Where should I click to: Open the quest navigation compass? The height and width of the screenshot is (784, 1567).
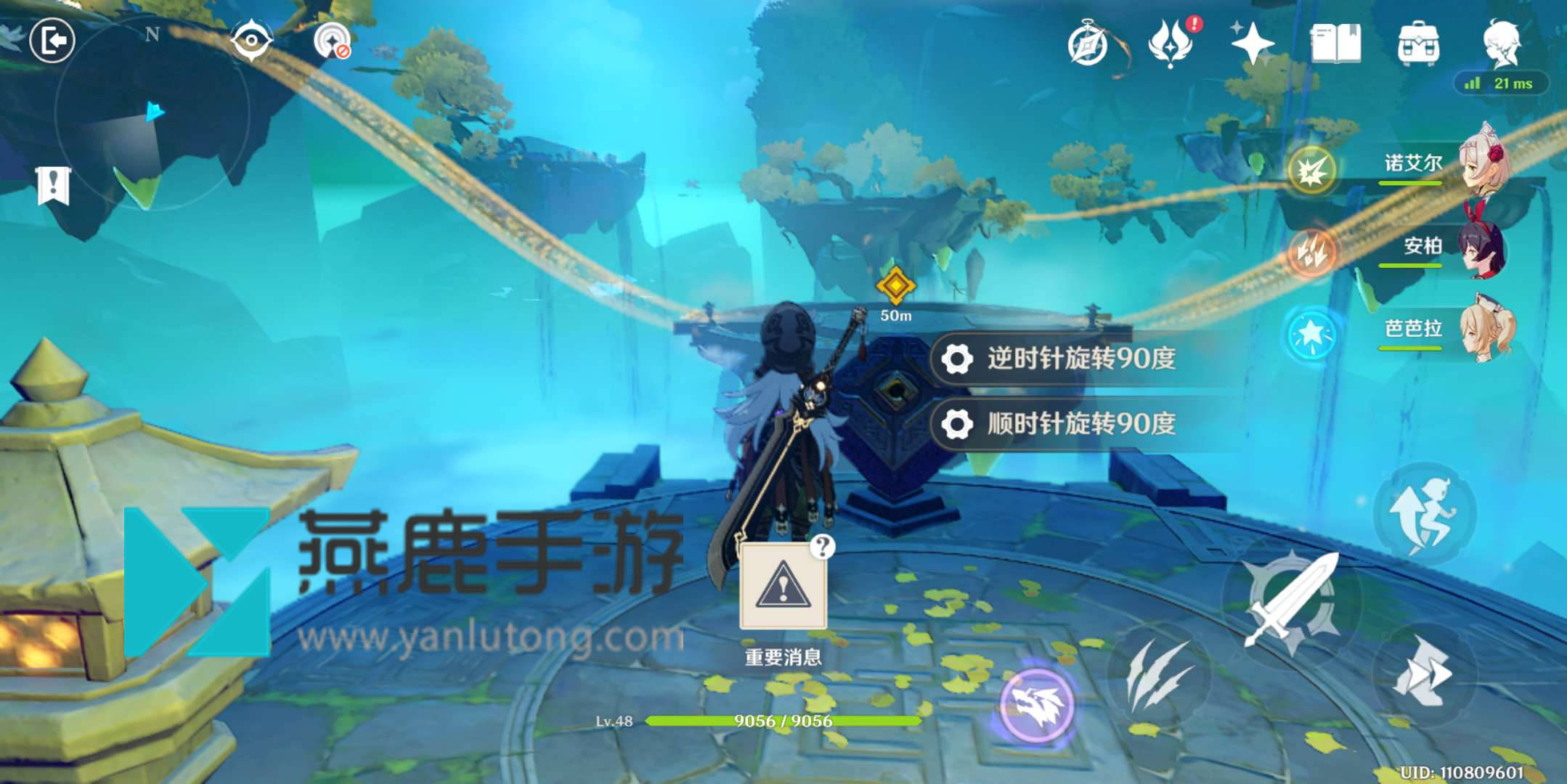[x=1086, y=44]
